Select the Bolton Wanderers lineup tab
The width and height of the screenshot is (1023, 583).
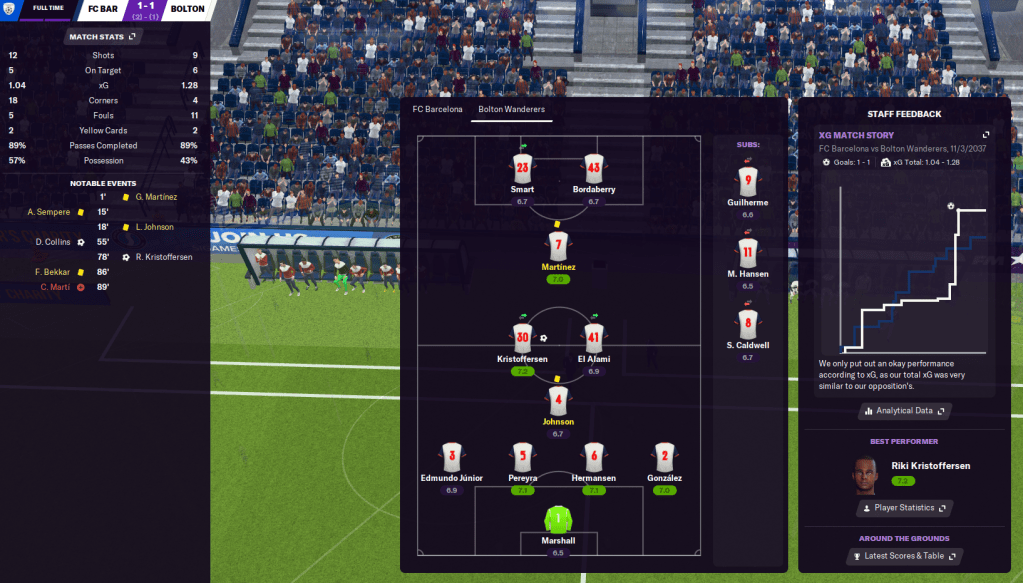click(x=511, y=109)
